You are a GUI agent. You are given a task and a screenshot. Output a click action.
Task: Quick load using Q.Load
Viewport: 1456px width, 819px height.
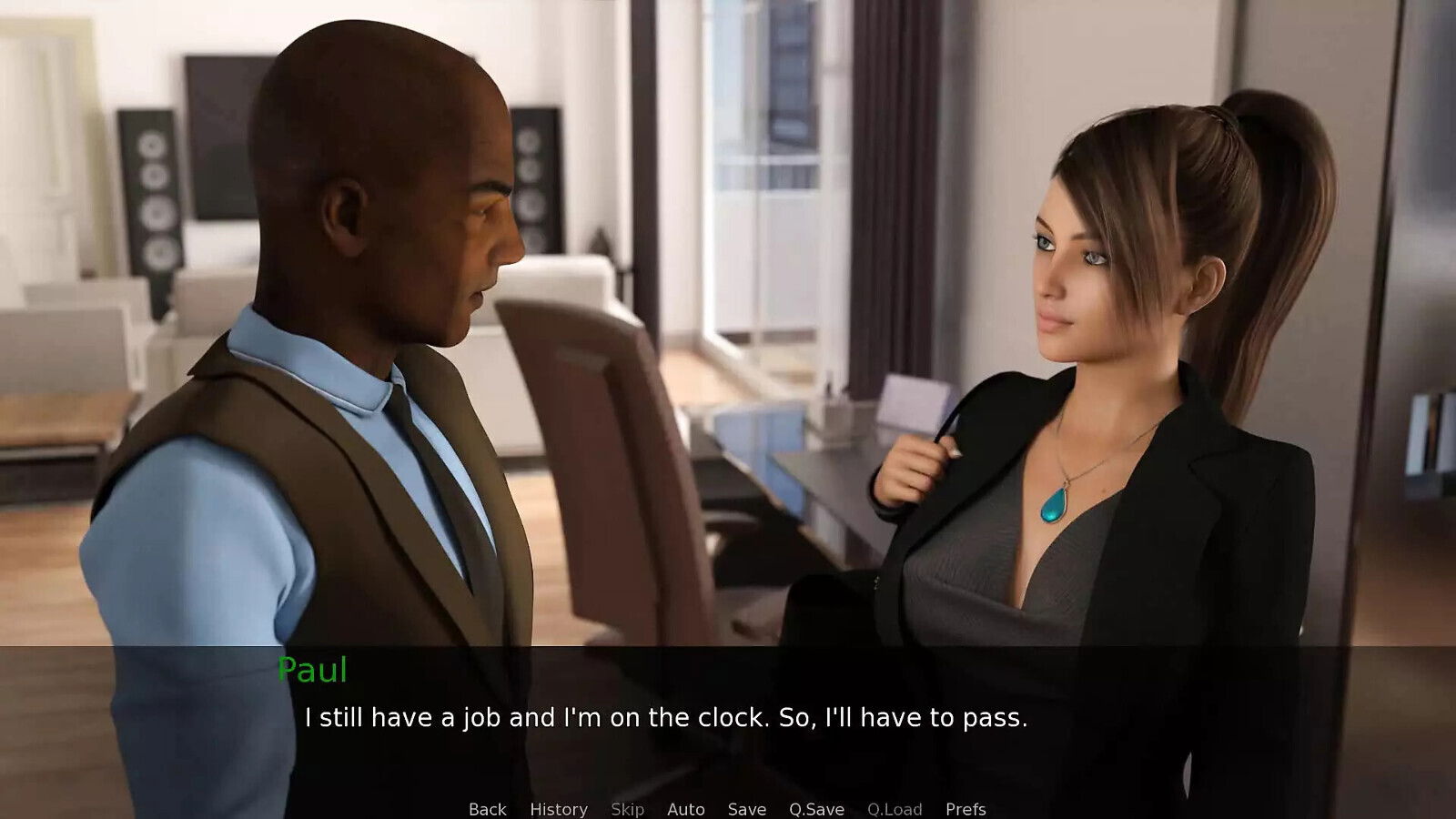point(895,809)
